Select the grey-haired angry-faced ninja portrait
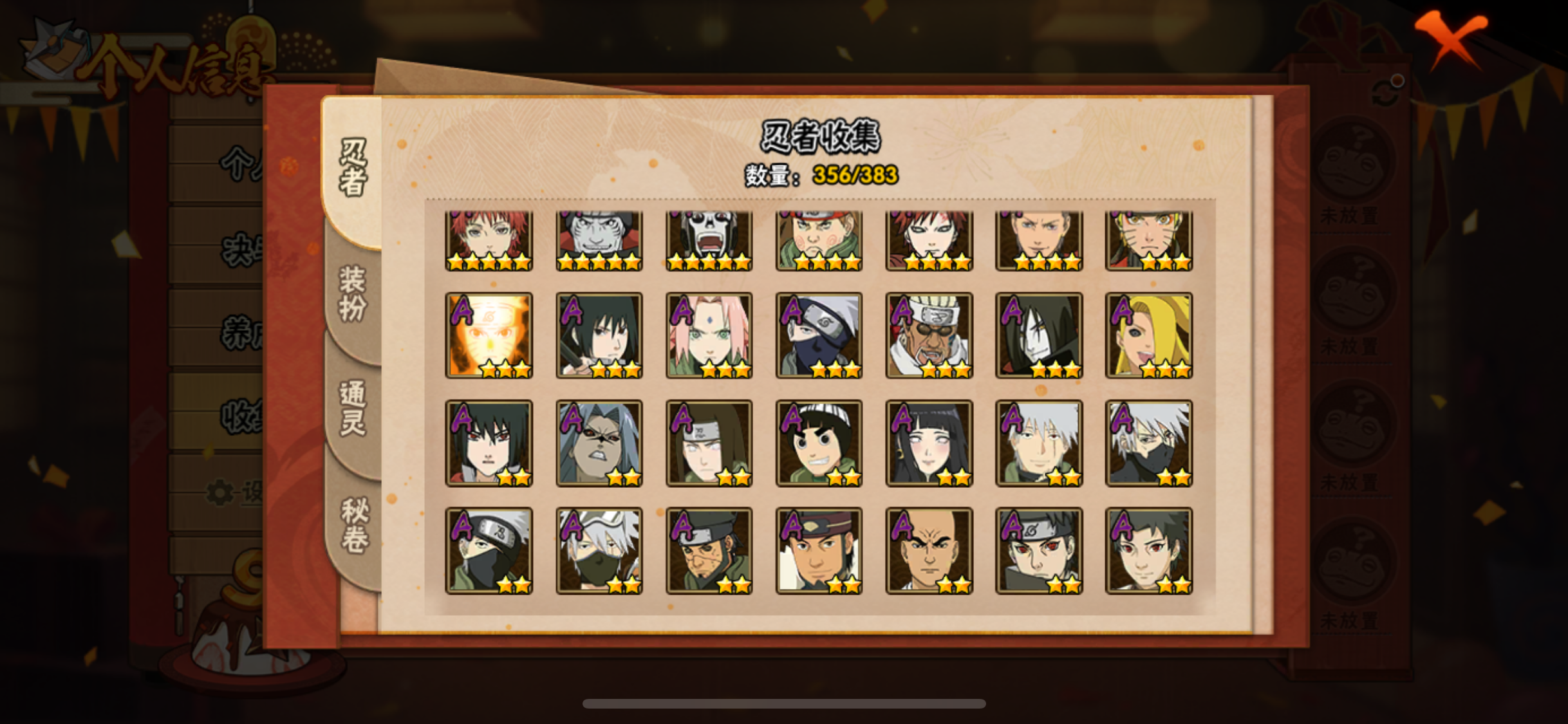 599,443
